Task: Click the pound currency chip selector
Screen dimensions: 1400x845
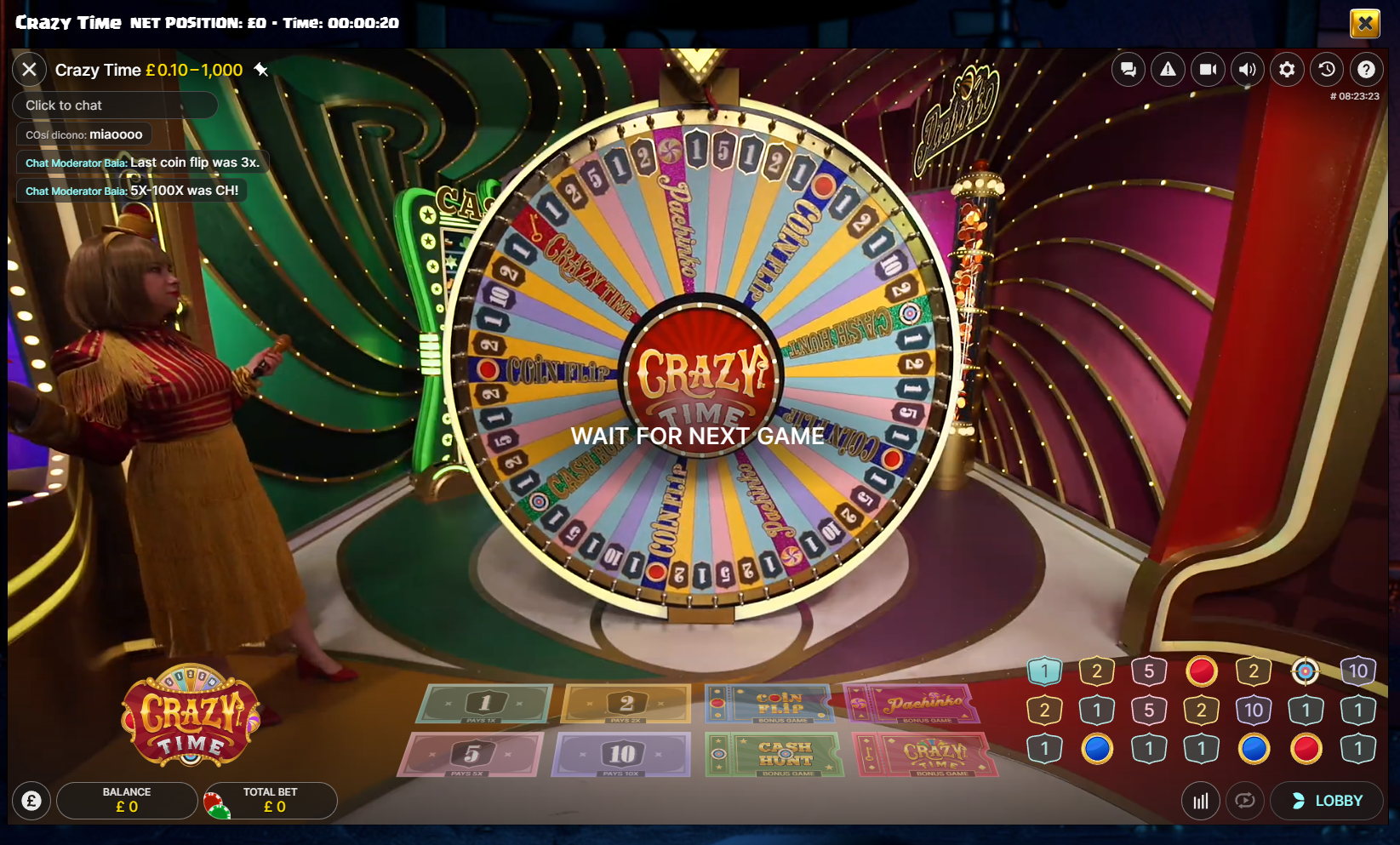Action: 31,800
